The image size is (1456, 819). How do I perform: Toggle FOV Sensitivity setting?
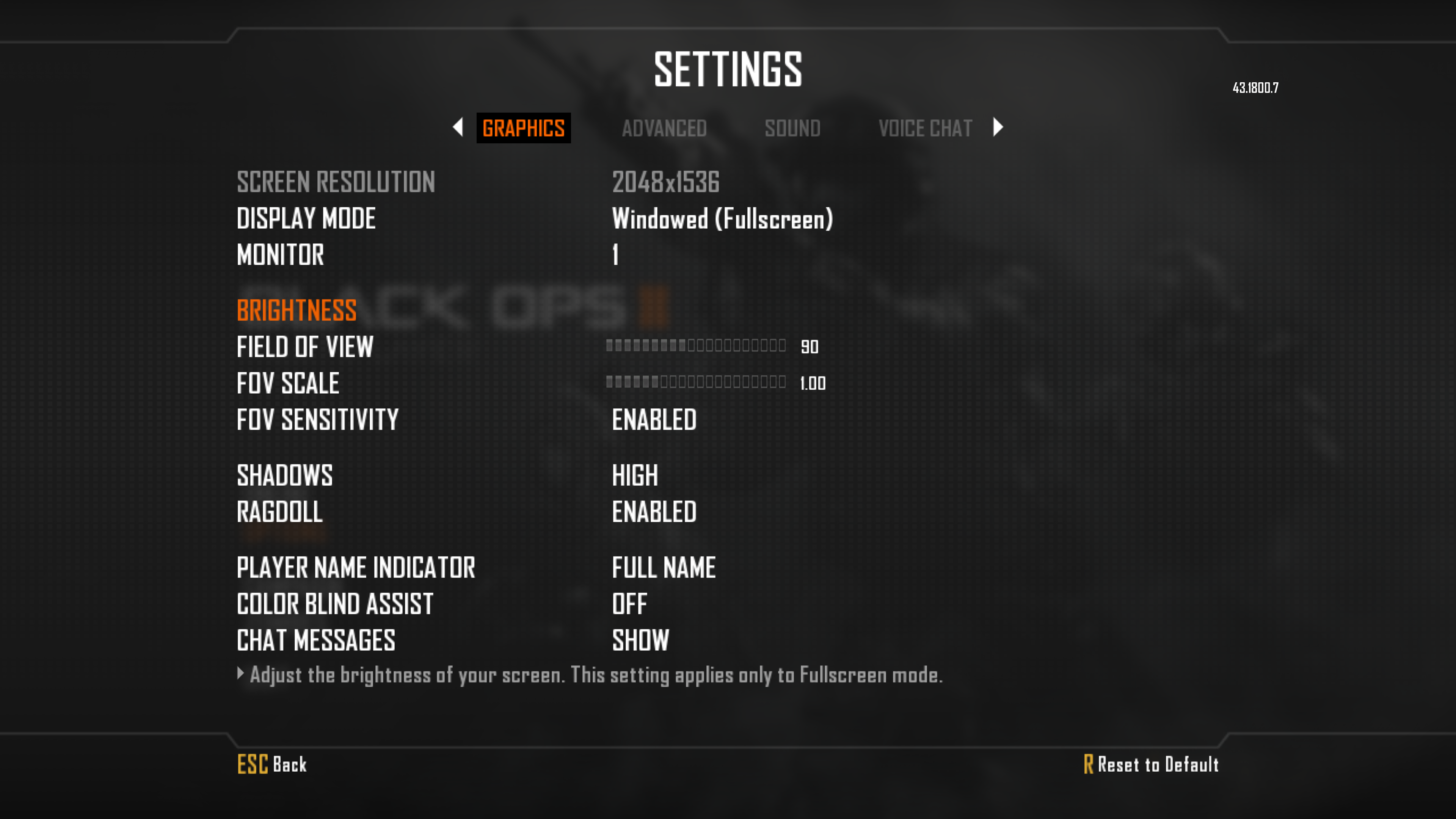tap(654, 420)
